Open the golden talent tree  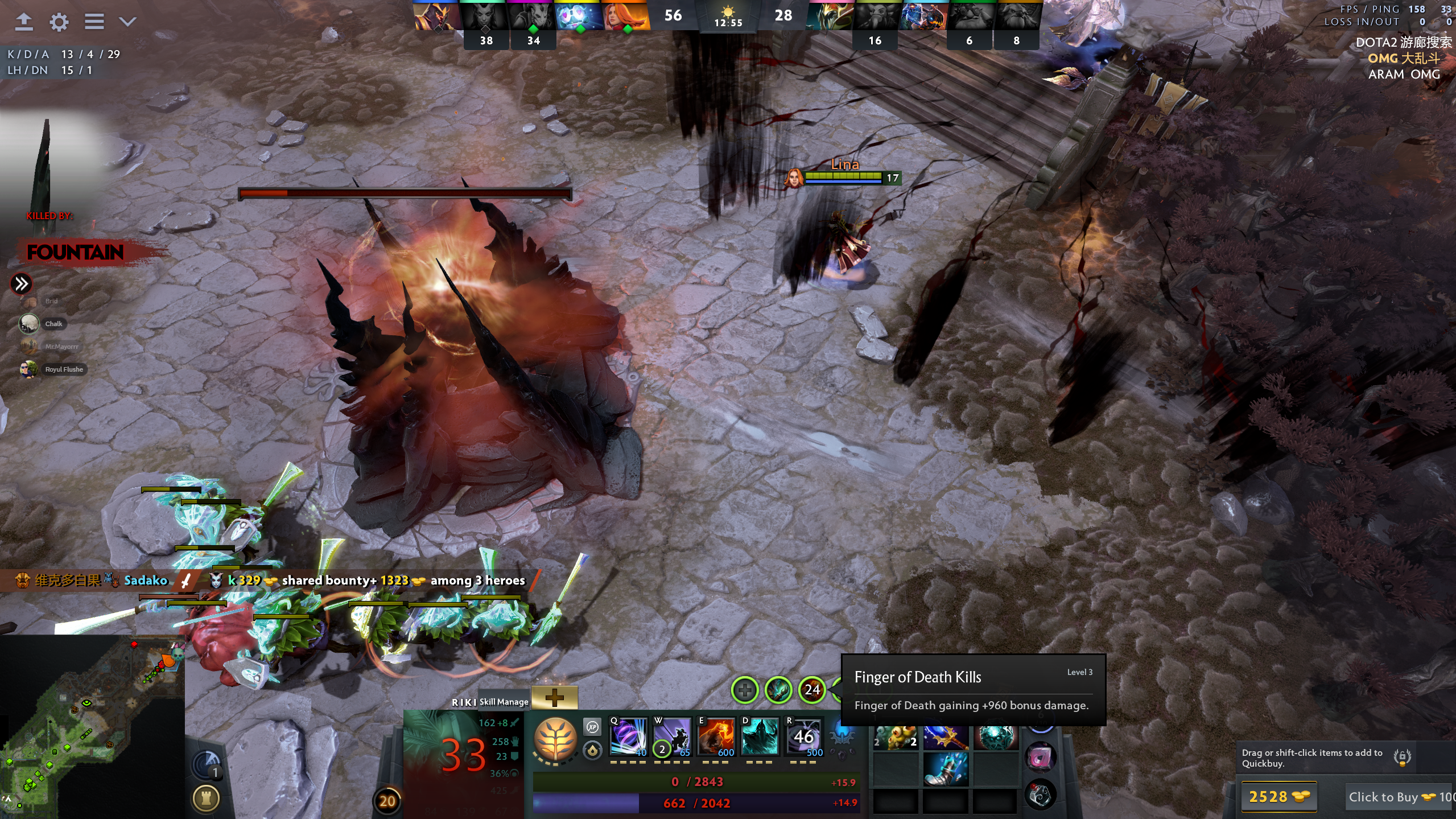coord(555,738)
